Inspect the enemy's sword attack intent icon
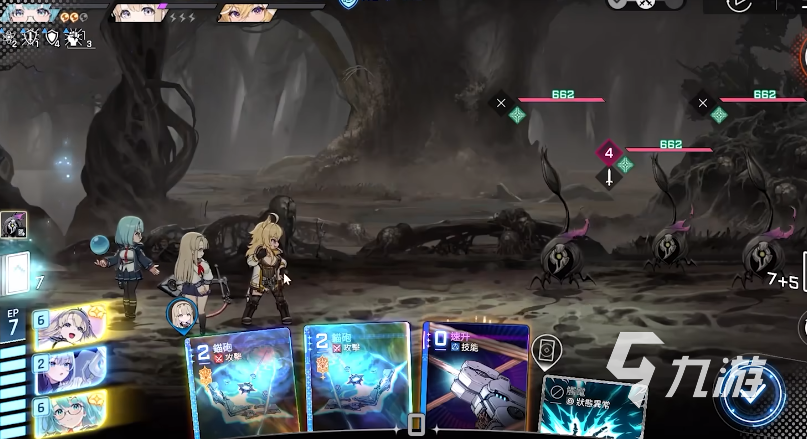The height and width of the screenshot is (439, 807). (609, 177)
